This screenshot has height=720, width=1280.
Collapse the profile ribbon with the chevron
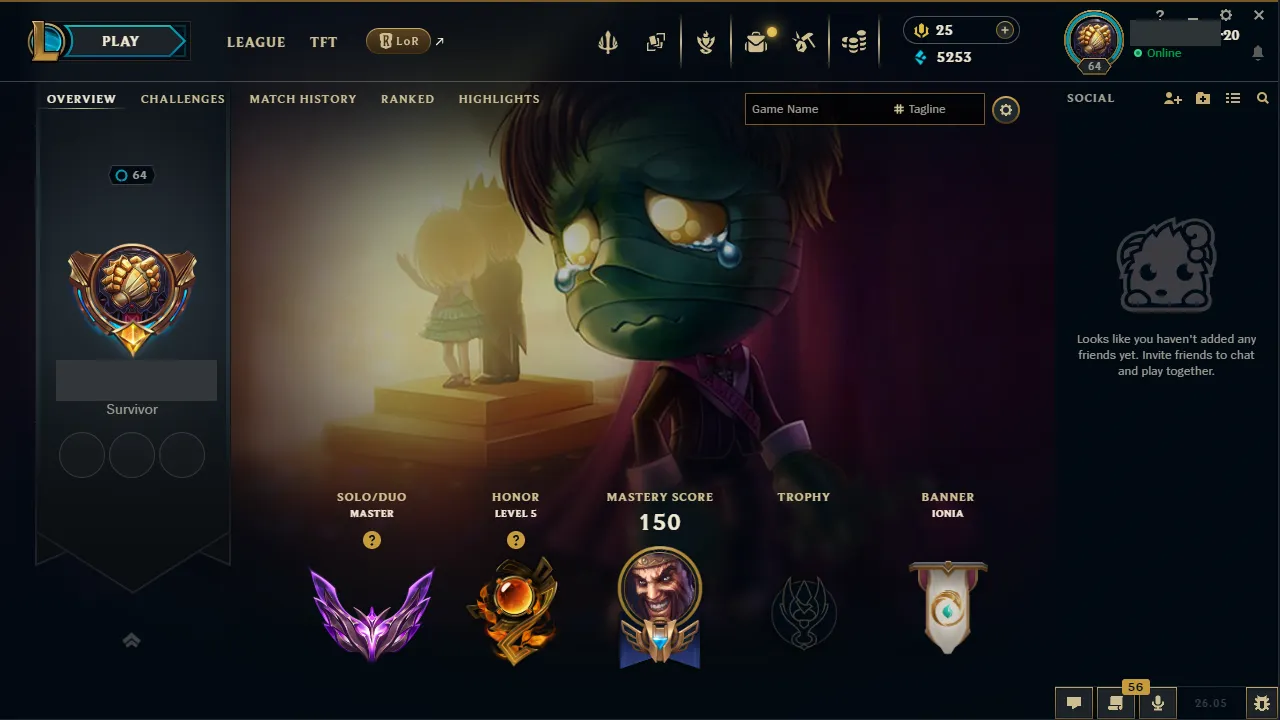[x=132, y=640]
